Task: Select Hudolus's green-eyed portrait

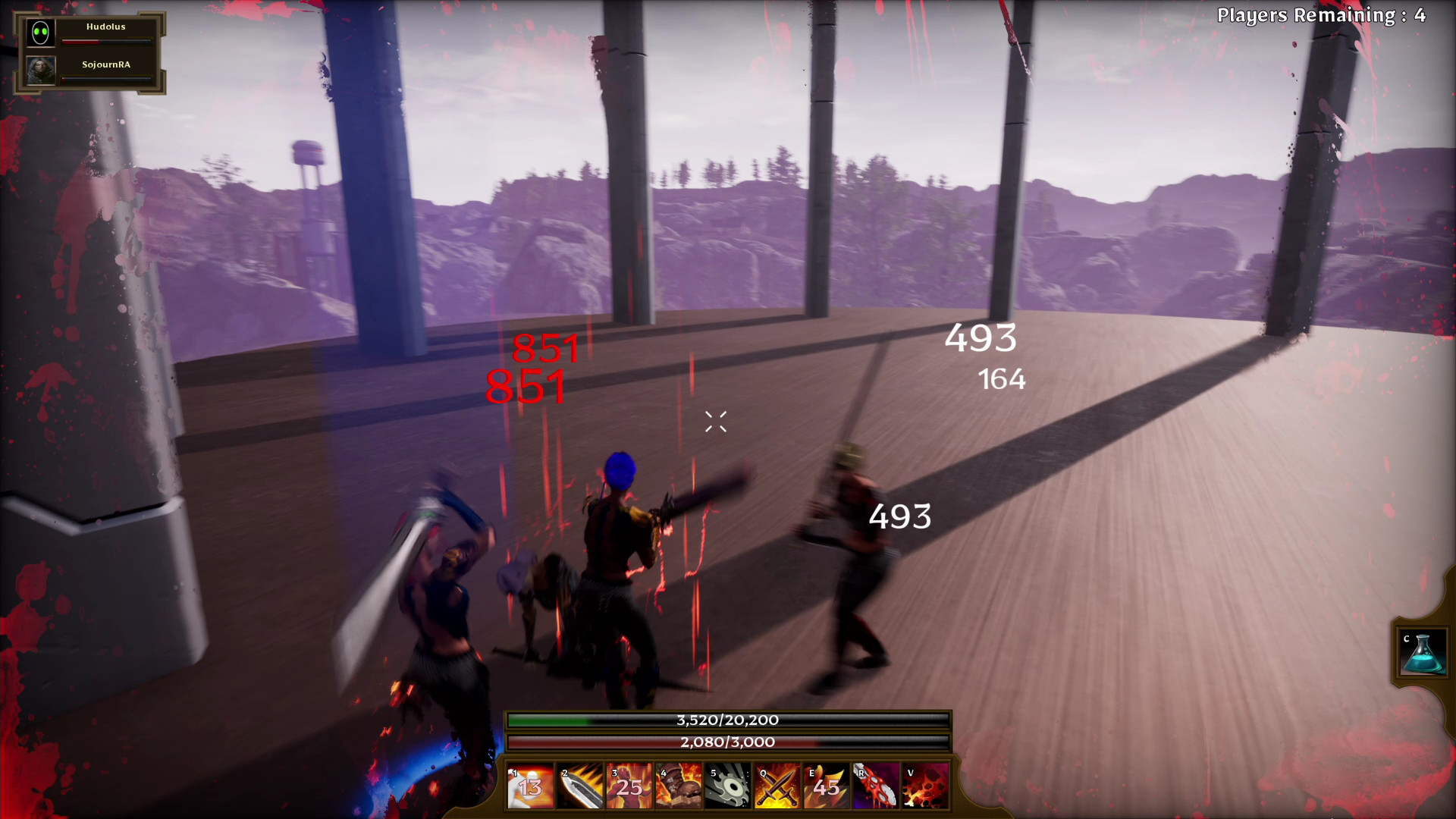Action: point(41,33)
